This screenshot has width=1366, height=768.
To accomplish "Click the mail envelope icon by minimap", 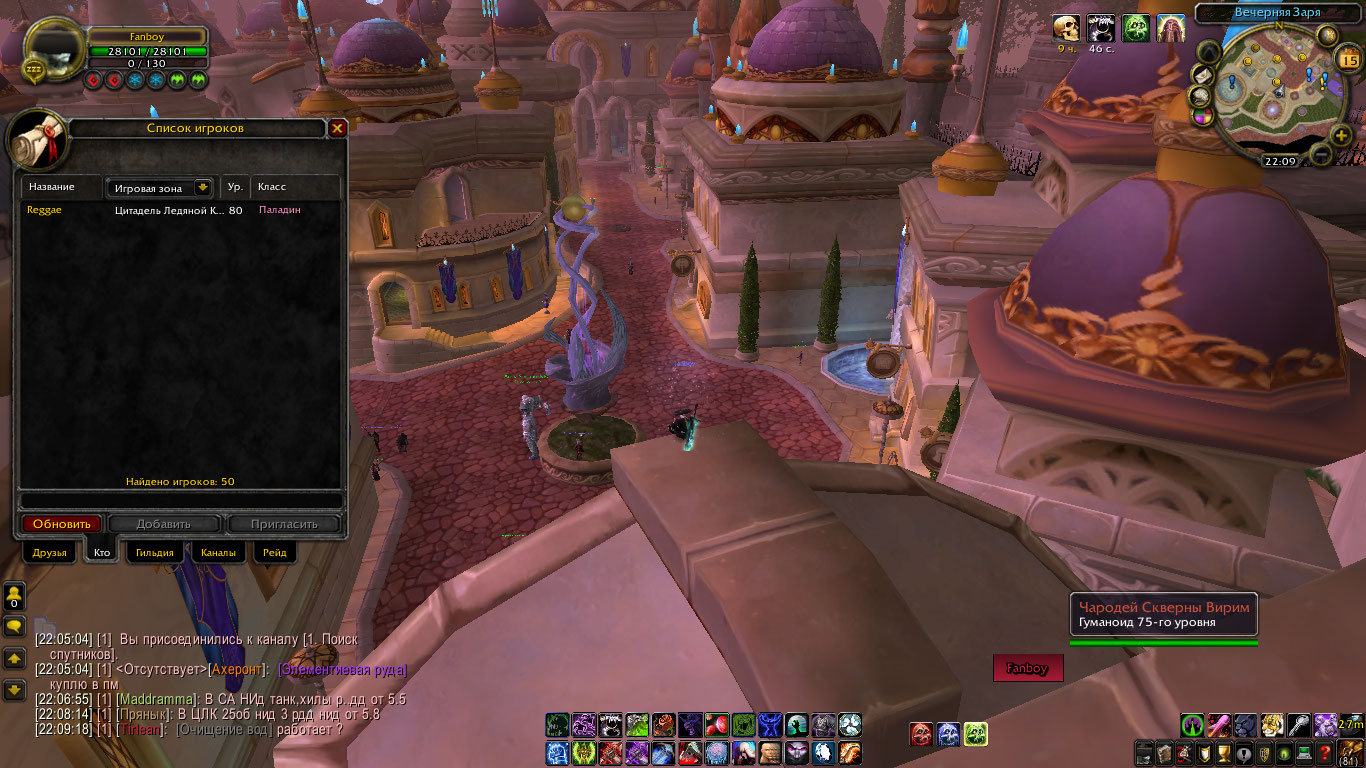I will pos(1202,76).
